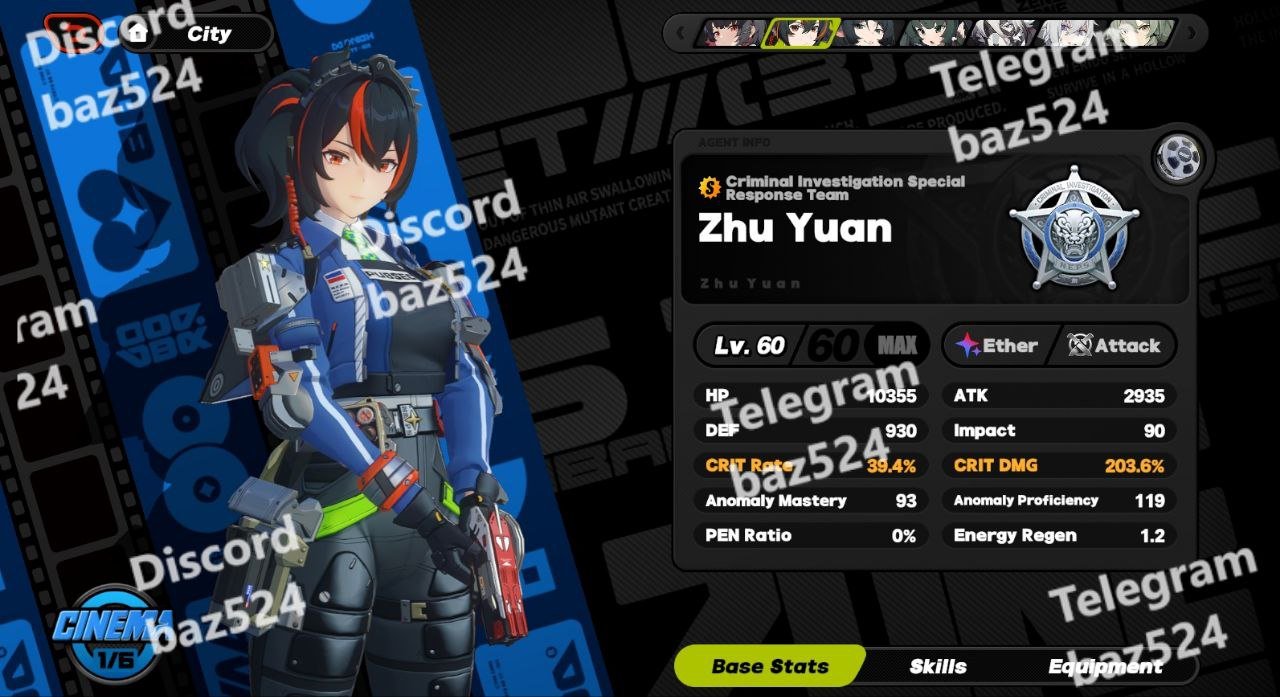
Task: Show previous agents with the left arrow
Action: click(682, 33)
